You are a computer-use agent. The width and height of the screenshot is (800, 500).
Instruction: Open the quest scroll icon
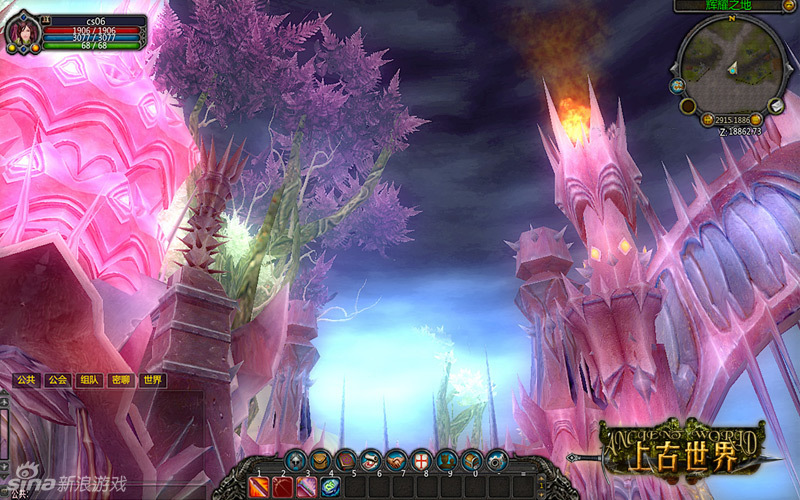coord(371,460)
